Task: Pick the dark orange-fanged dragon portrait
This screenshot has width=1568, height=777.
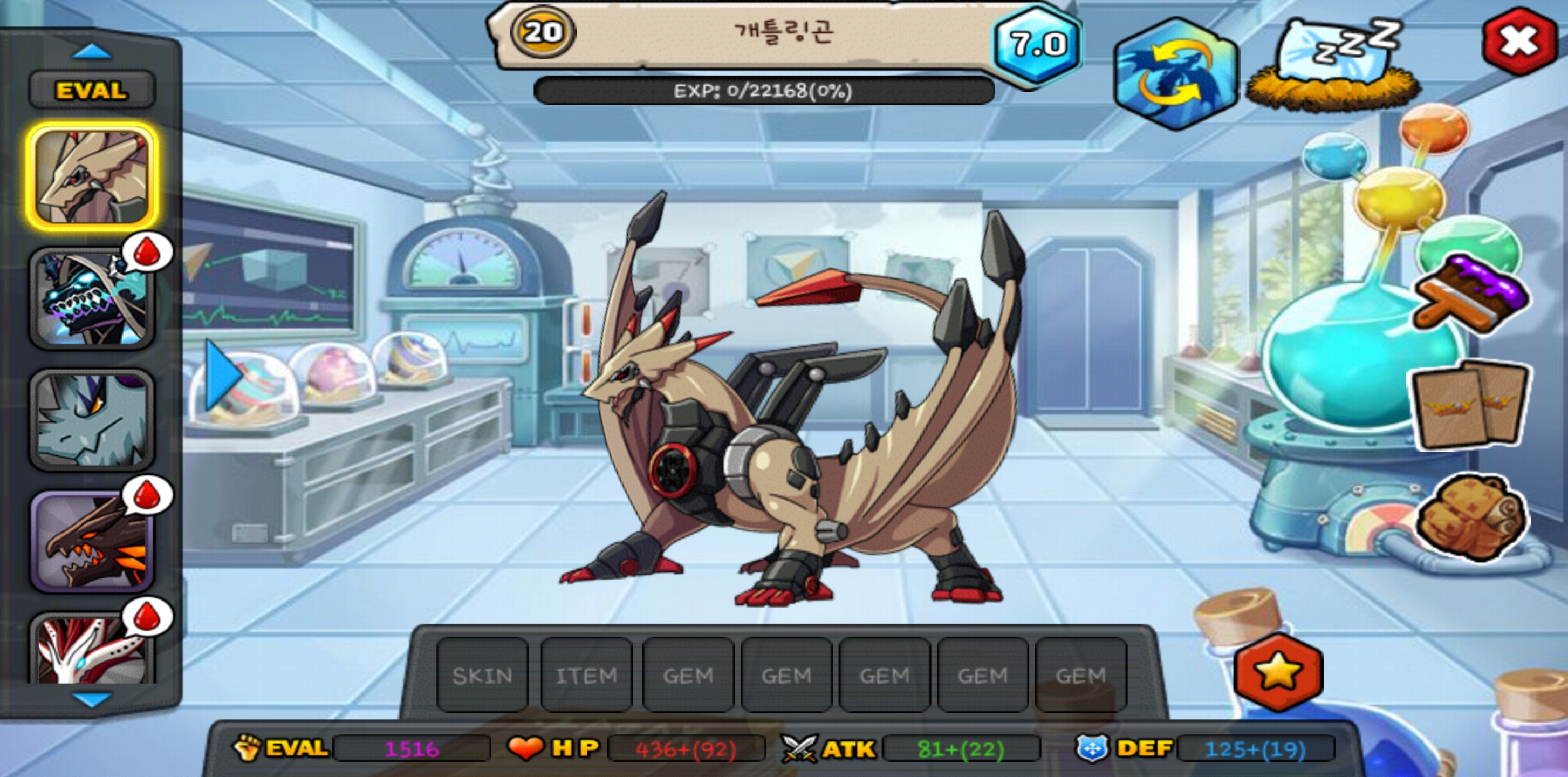Action: coord(91,542)
